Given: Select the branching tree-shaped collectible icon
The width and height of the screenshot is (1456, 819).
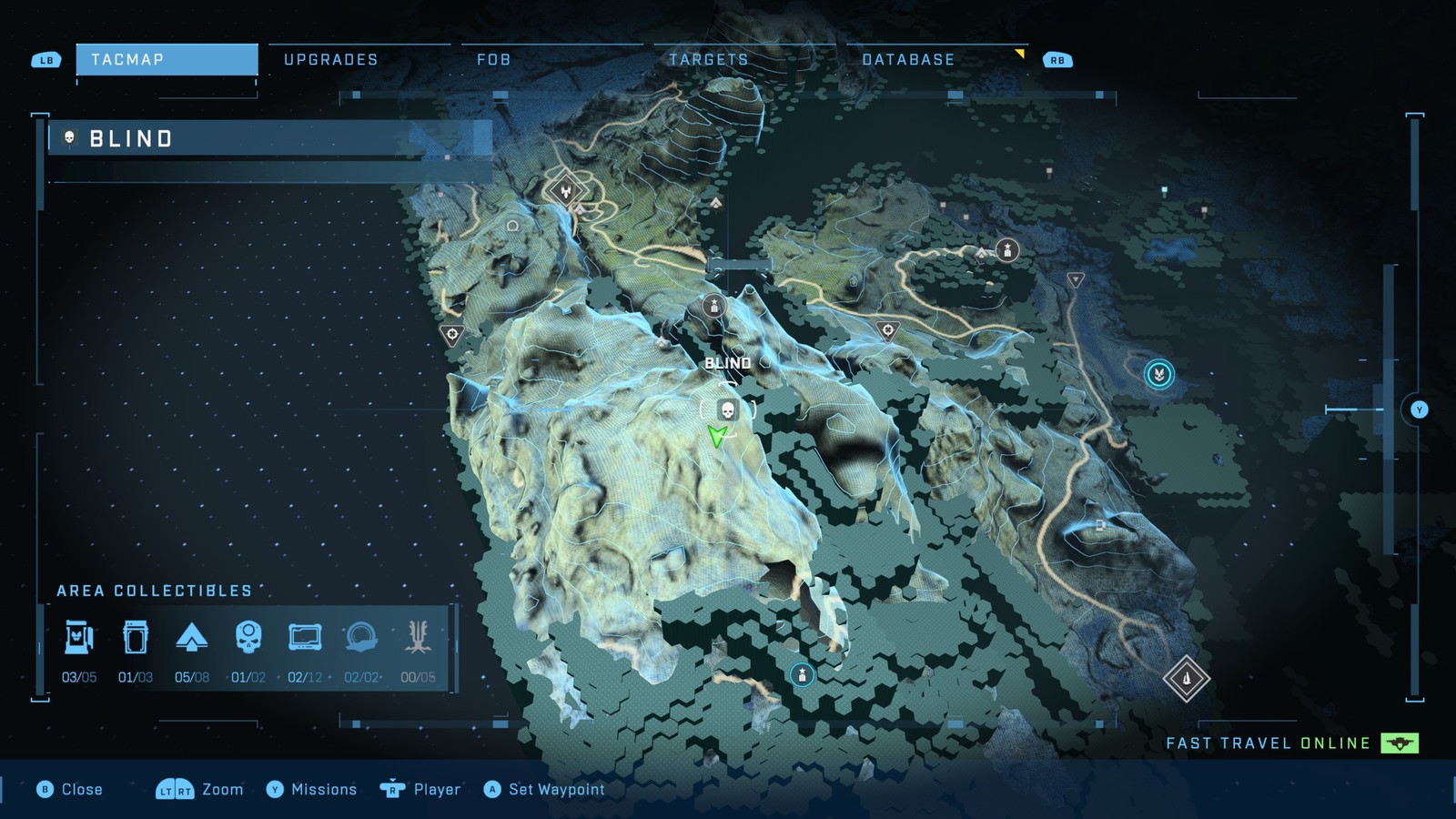Looking at the screenshot, I should [x=418, y=637].
